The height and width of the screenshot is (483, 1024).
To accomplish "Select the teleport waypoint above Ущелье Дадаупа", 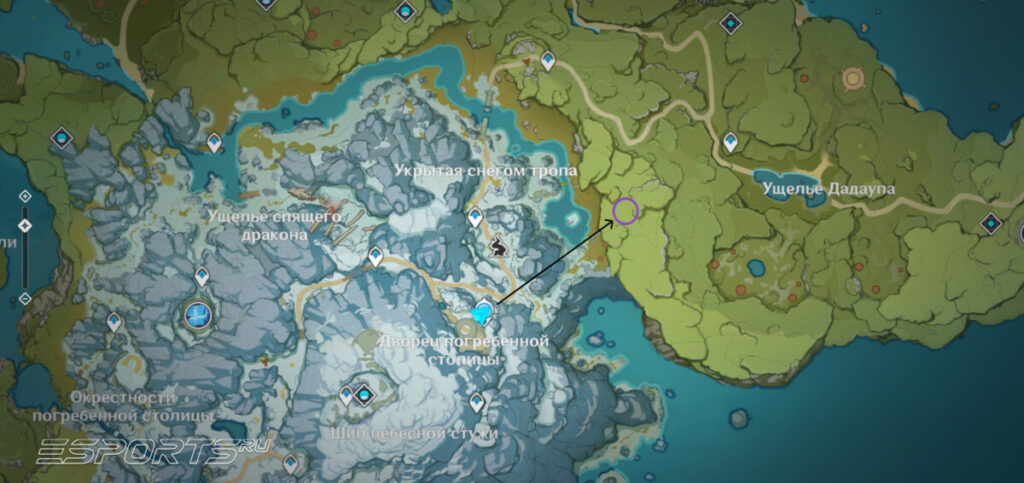I will coord(731,141).
